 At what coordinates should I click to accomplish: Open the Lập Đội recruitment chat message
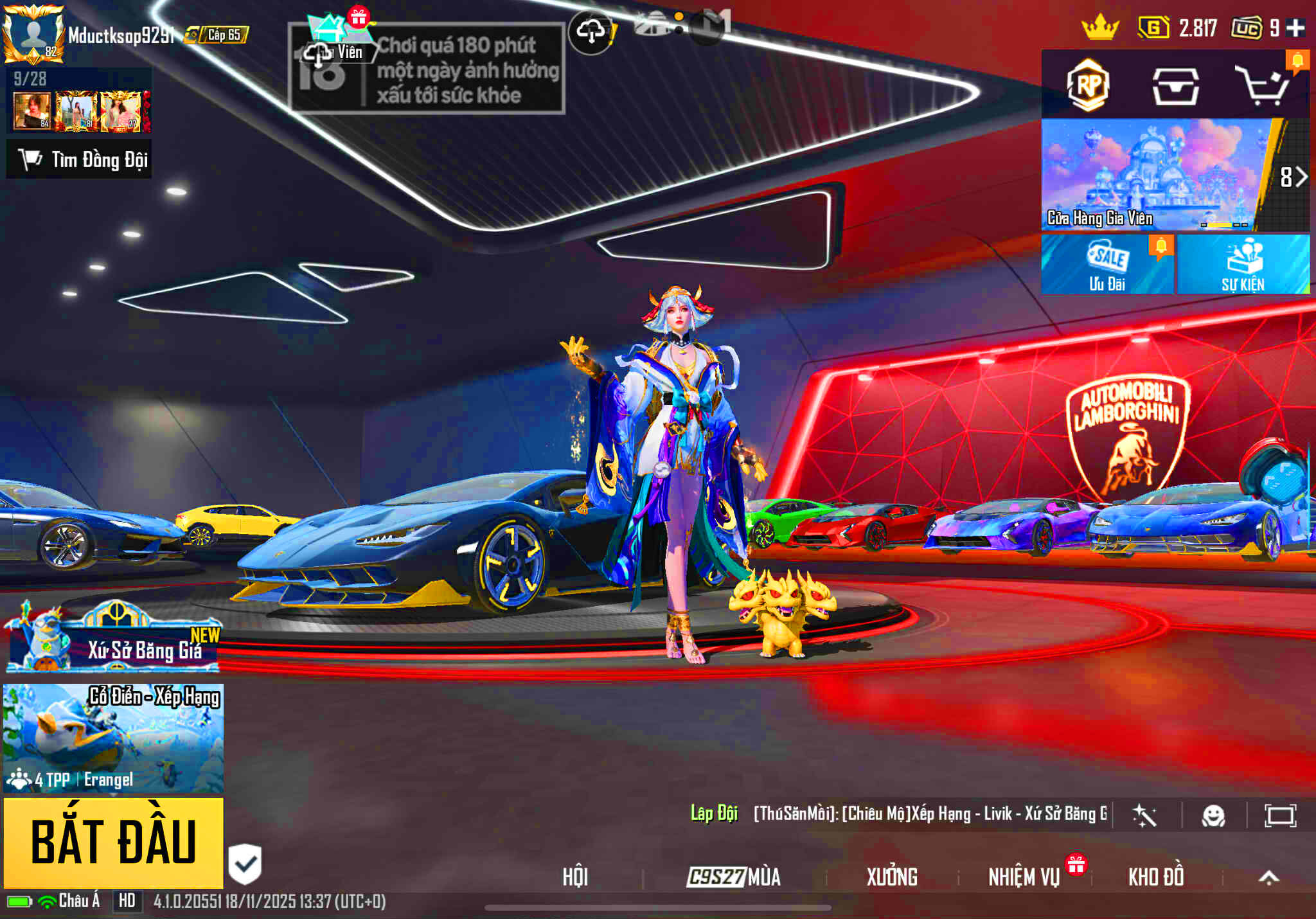(x=898, y=814)
